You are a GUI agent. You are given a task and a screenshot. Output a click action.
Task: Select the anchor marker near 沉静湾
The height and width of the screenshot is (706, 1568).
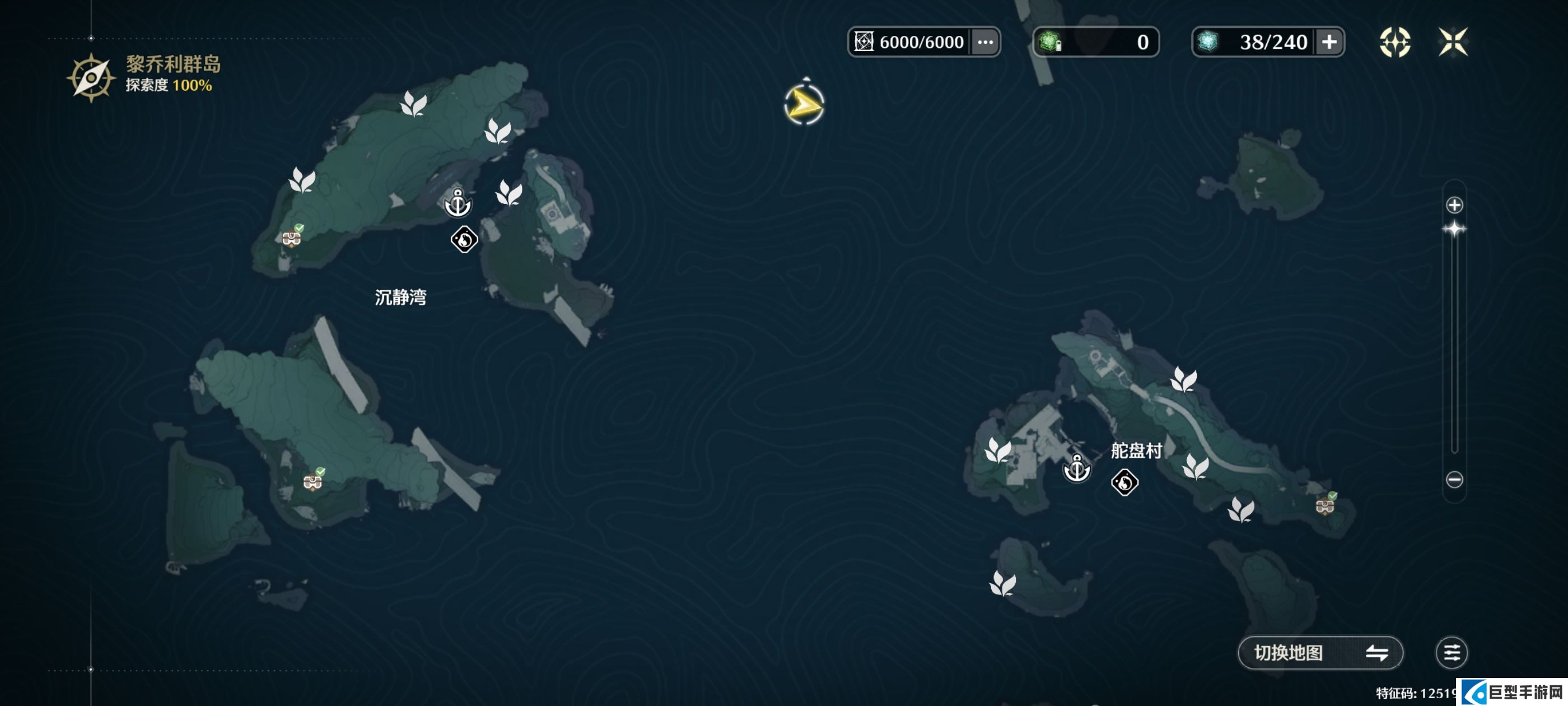[458, 203]
